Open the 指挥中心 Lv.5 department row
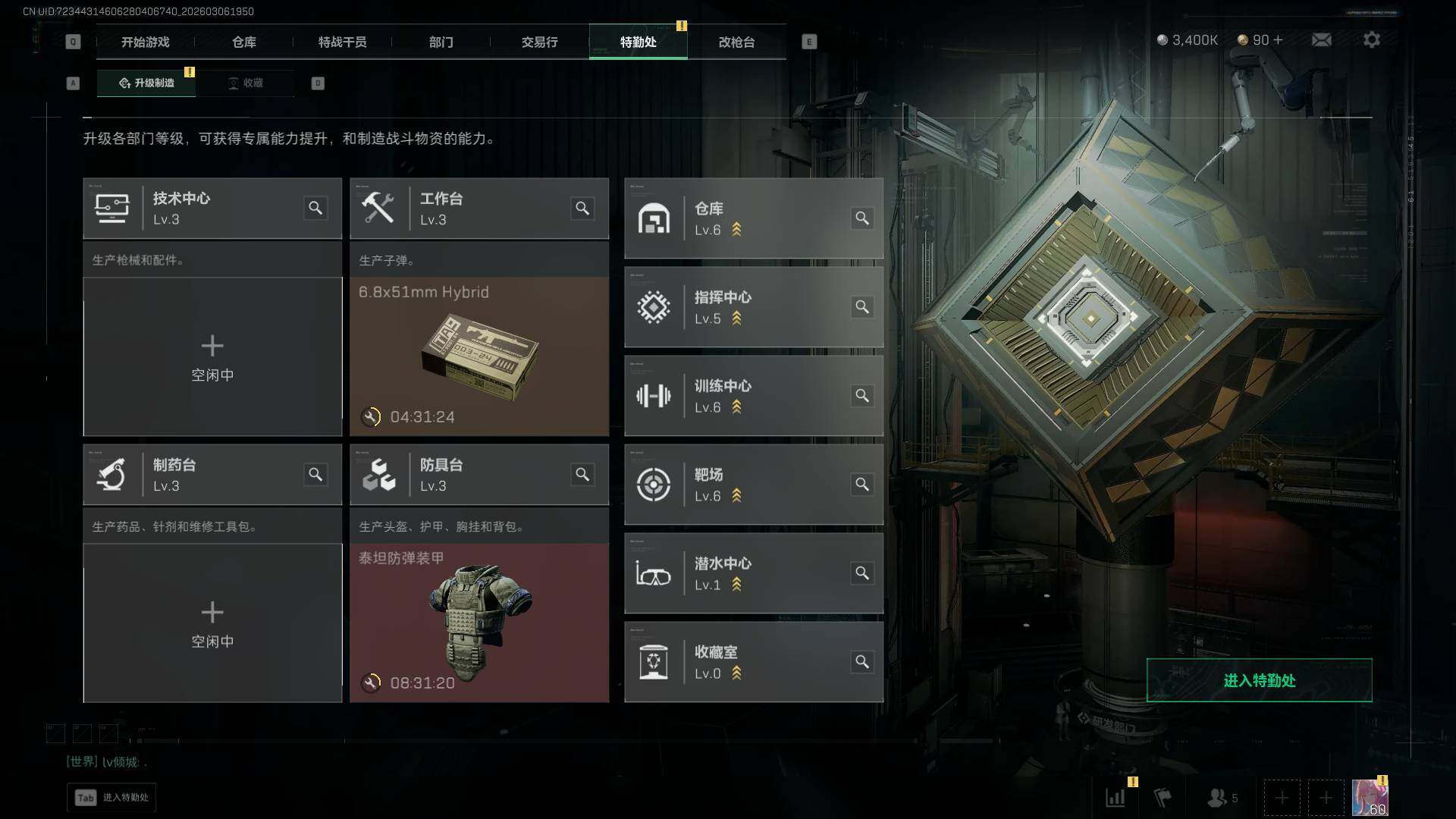1456x819 pixels. click(753, 307)
